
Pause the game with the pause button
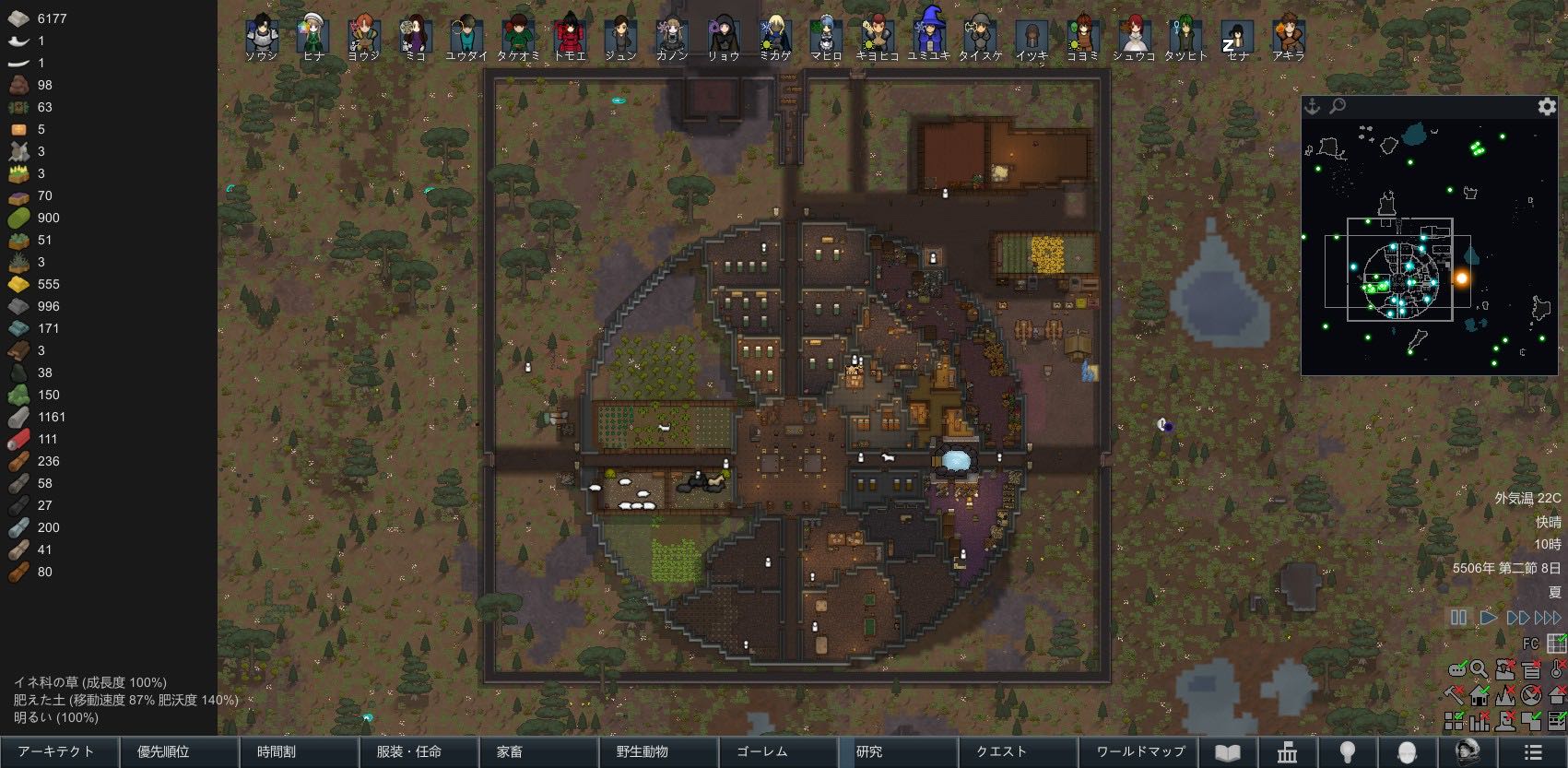point(1458,618)
